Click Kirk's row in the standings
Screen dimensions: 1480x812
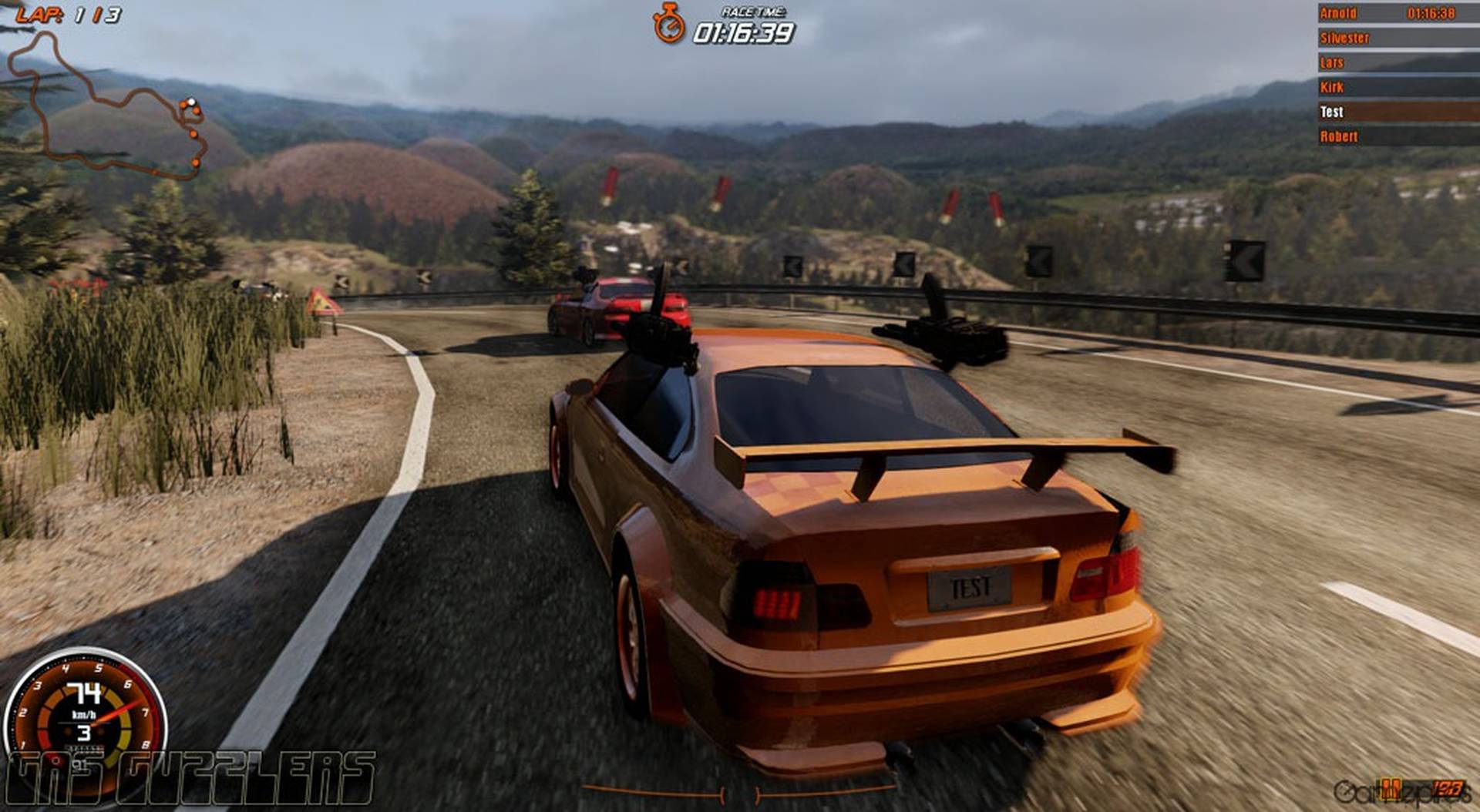(x=1397, y=87)
